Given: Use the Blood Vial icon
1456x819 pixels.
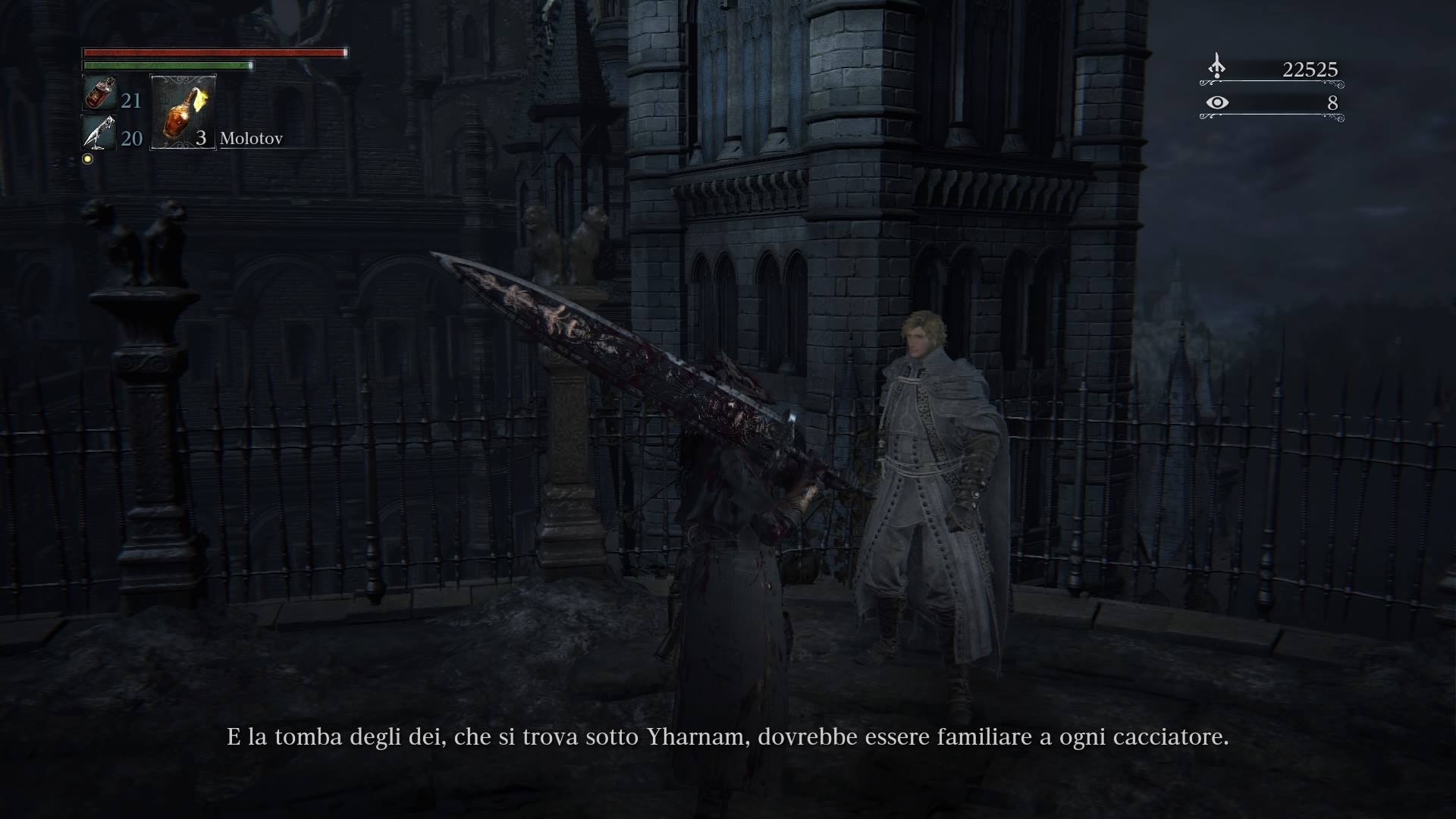Looking at the screenshot, I should point(99,94).
